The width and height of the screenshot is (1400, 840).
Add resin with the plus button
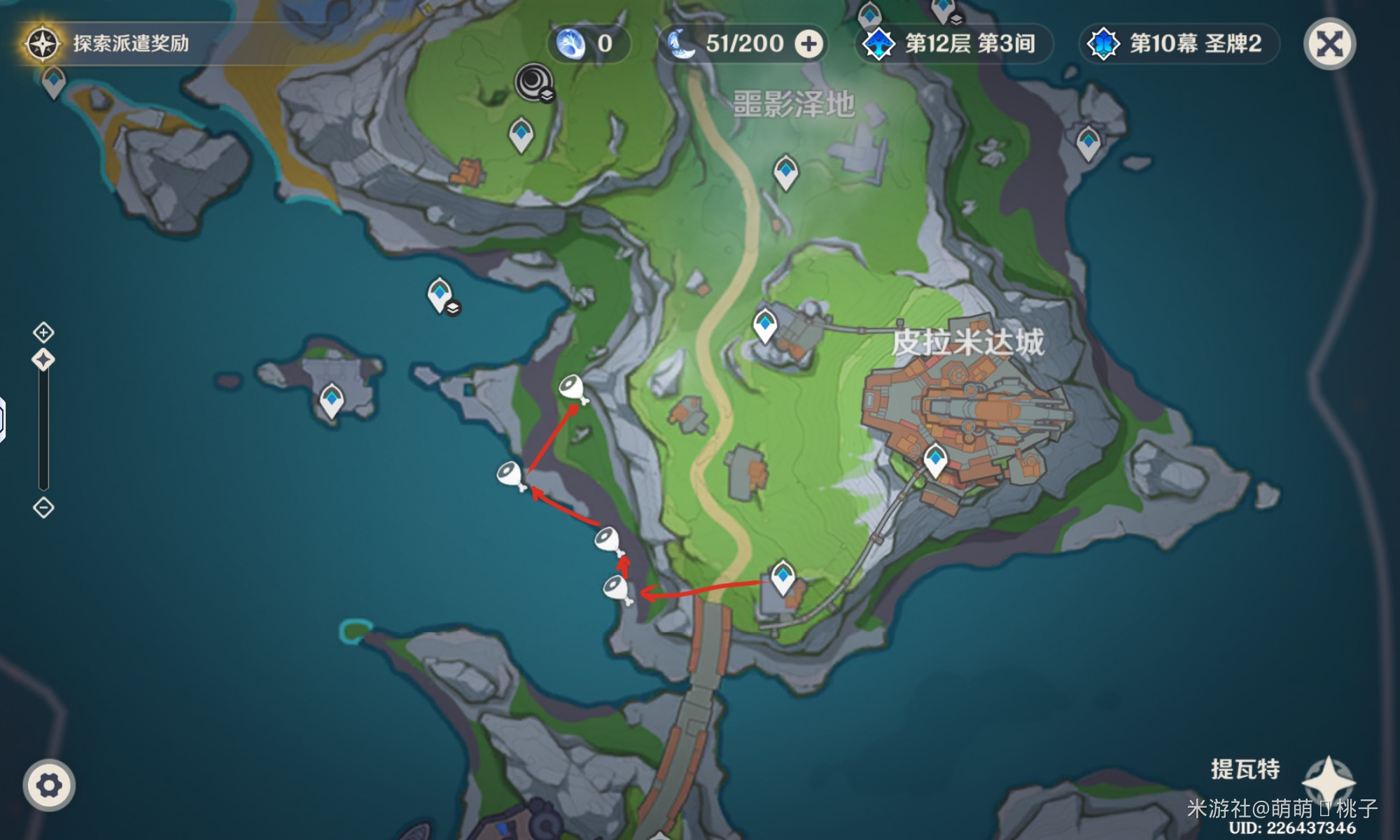[x=808, y=44]
